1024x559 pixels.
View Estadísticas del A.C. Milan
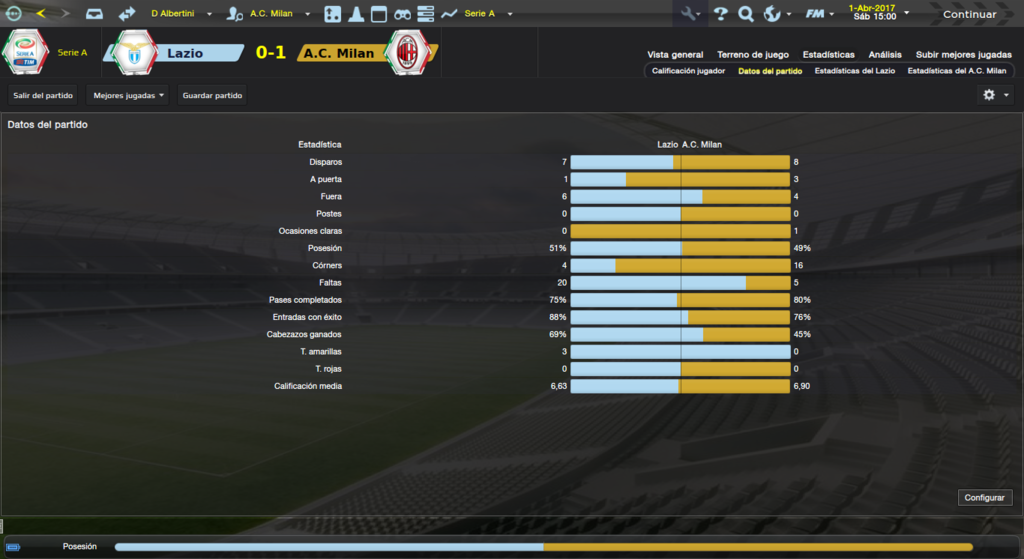(x=957, y=71)
